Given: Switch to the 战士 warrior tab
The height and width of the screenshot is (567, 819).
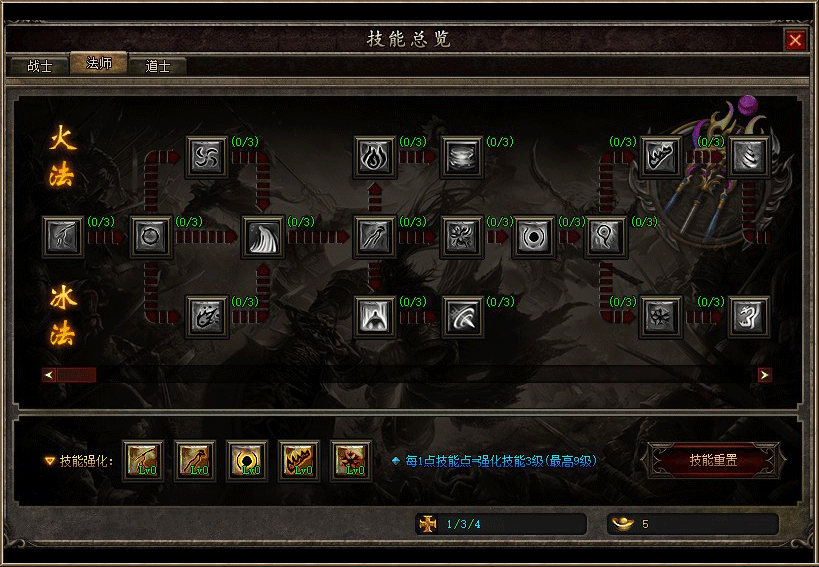Looking at the screenshot, I should click(40, 66).
